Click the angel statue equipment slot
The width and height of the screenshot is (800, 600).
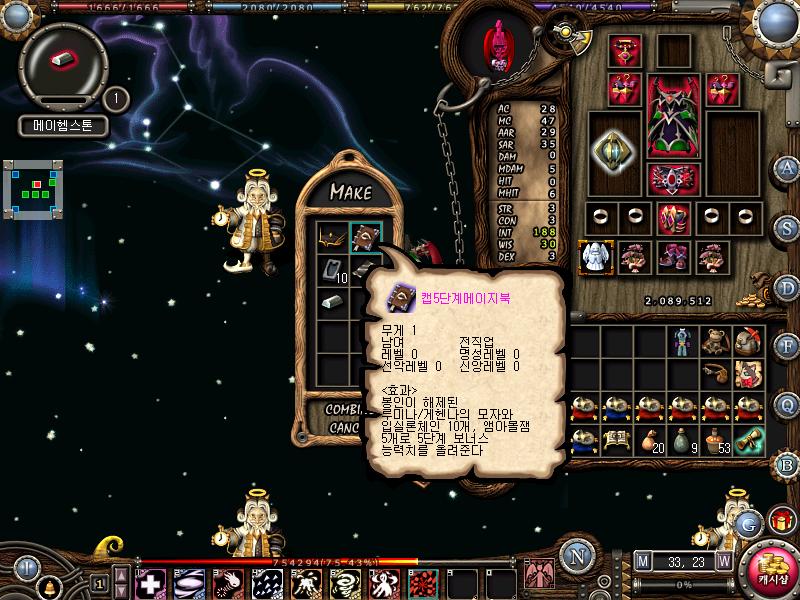(595, 256)
